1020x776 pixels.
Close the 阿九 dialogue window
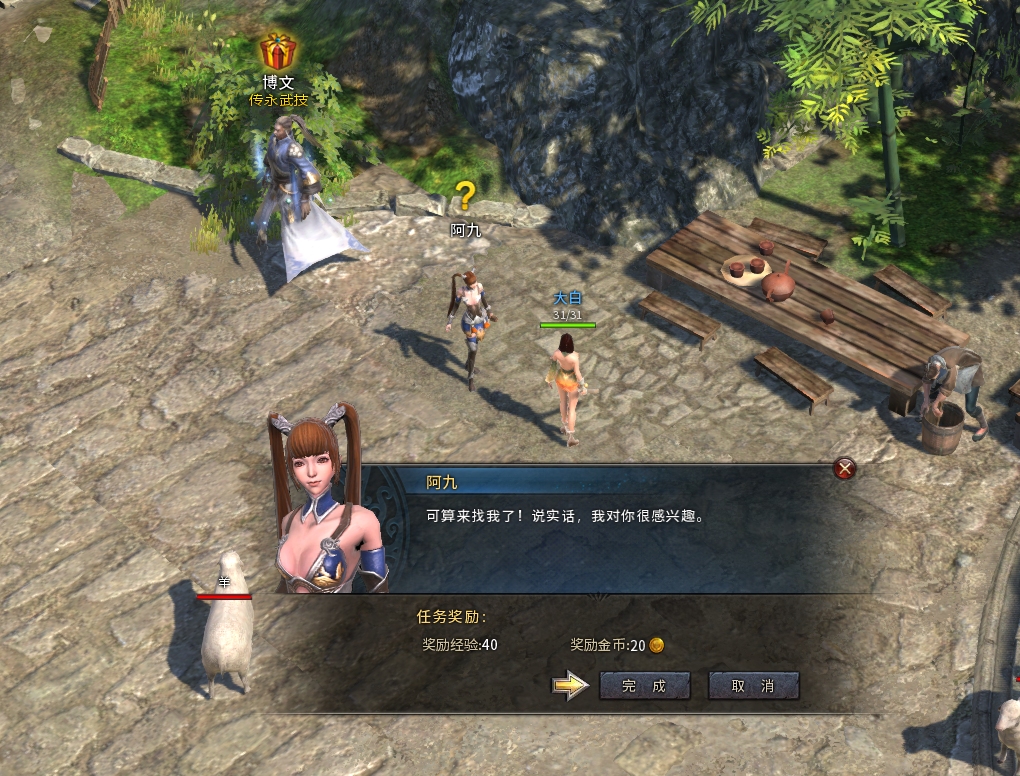[845, 468]
